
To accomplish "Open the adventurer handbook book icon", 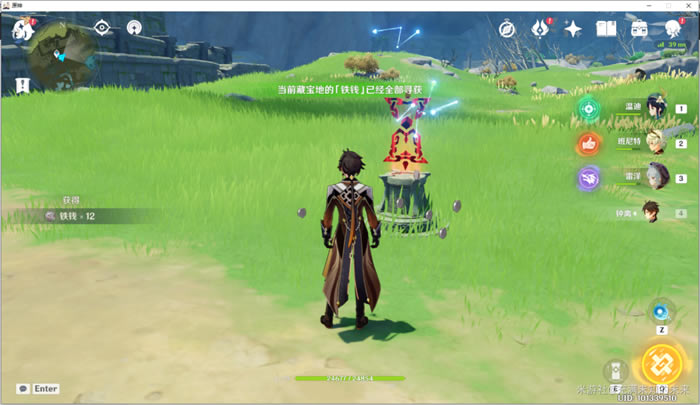I will click(606, 29).
